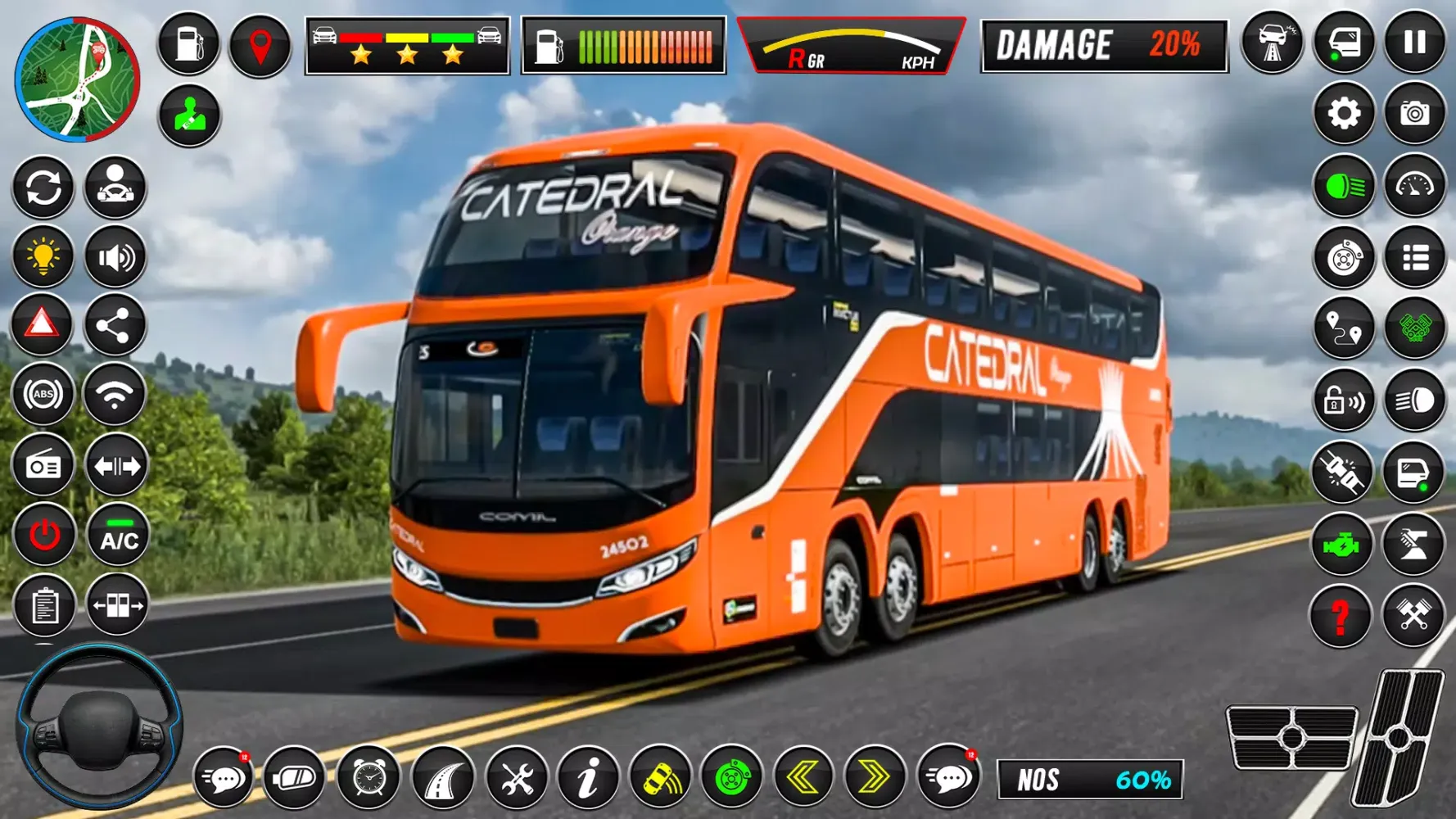The width and height of the screenshot is (1456, 819).
Task: Activate the ABS button
Action: 43,396
